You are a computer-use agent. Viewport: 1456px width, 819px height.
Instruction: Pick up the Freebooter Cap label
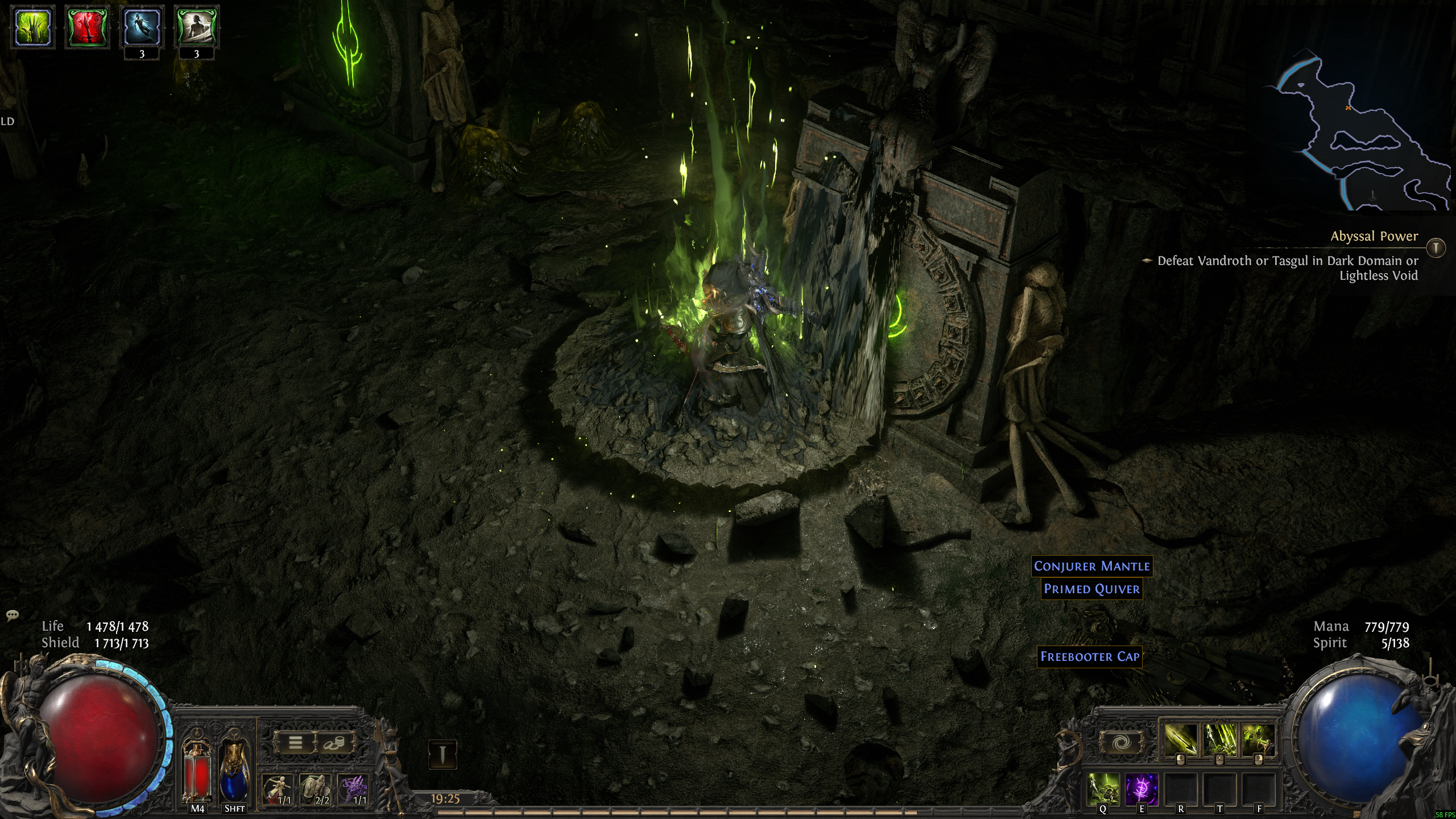coord(1089,656)
